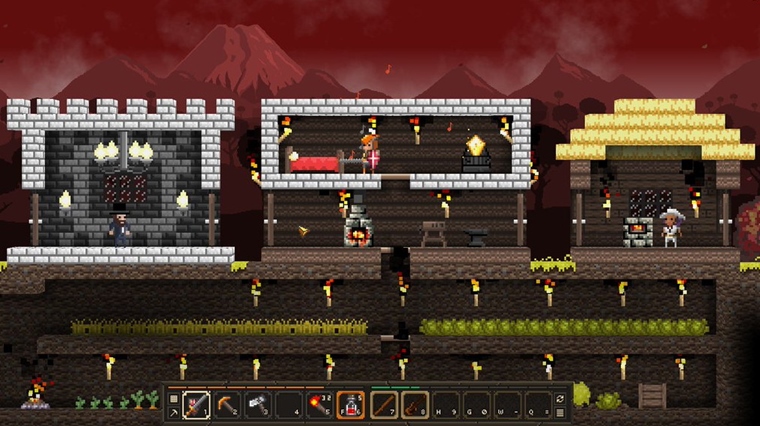Image resolution: width=760 pixels, height=426 pixels.
Task: Equip the pickaxe from the hotbar
Action: pyautogui.click(x=227, y=403)
